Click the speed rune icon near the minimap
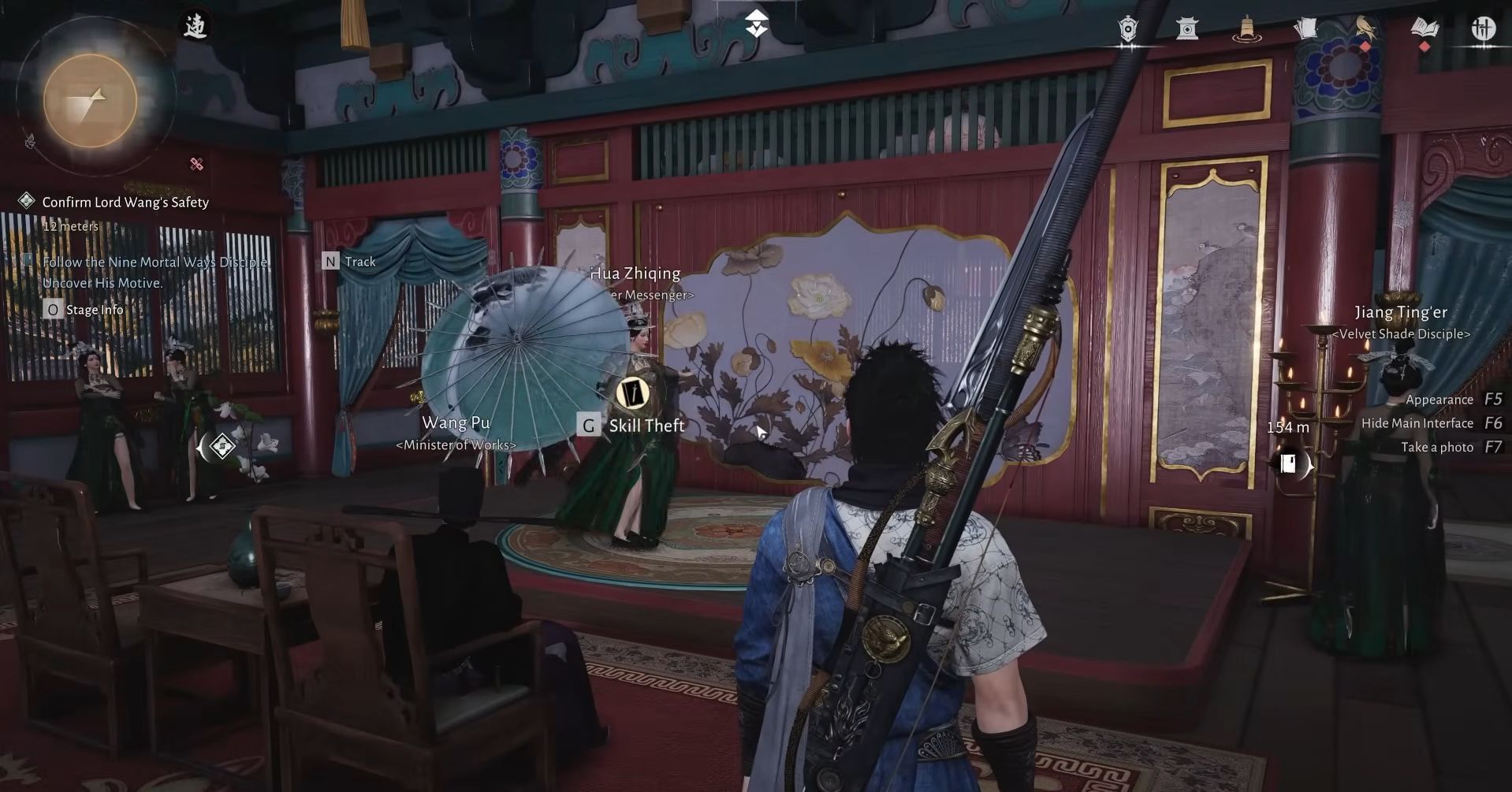 click(x=196, y=24)
